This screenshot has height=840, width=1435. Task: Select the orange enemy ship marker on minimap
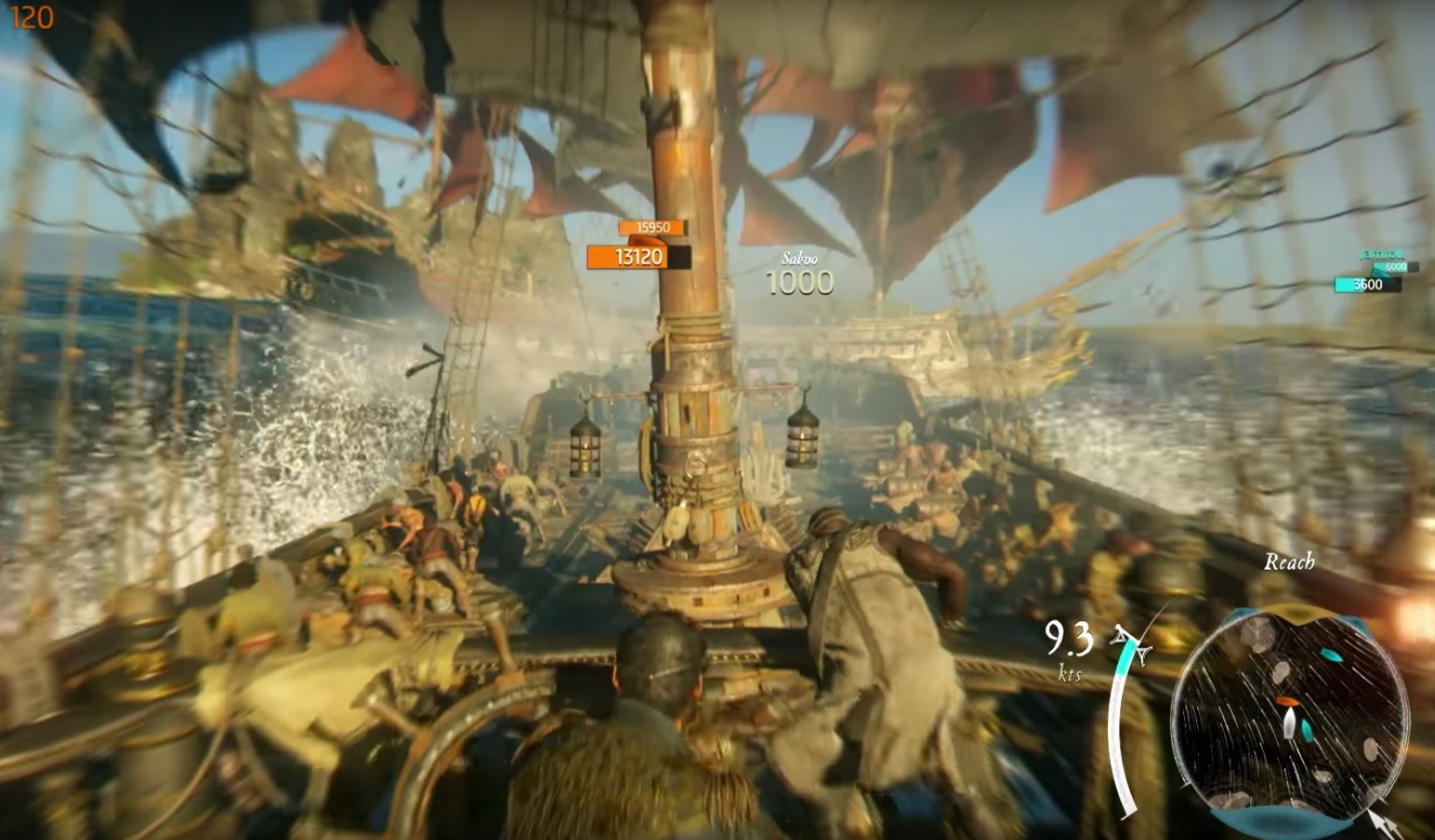[1287, 701]
